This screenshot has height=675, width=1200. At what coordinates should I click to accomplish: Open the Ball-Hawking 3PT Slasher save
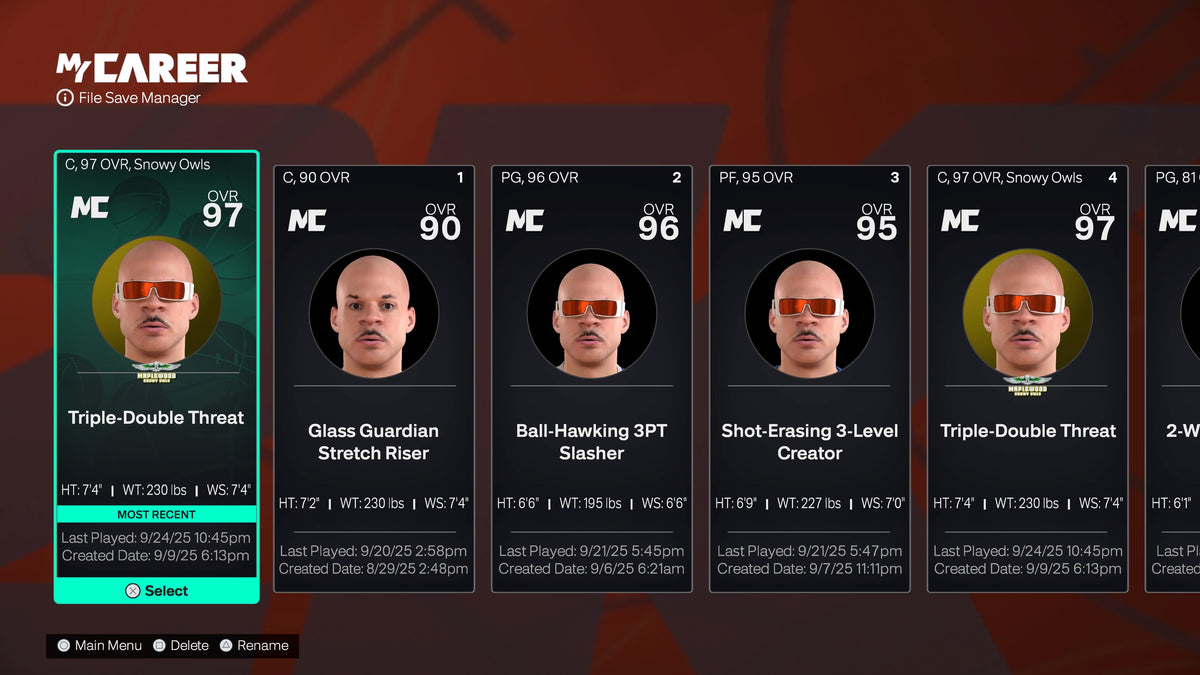(x=591, y=378)
